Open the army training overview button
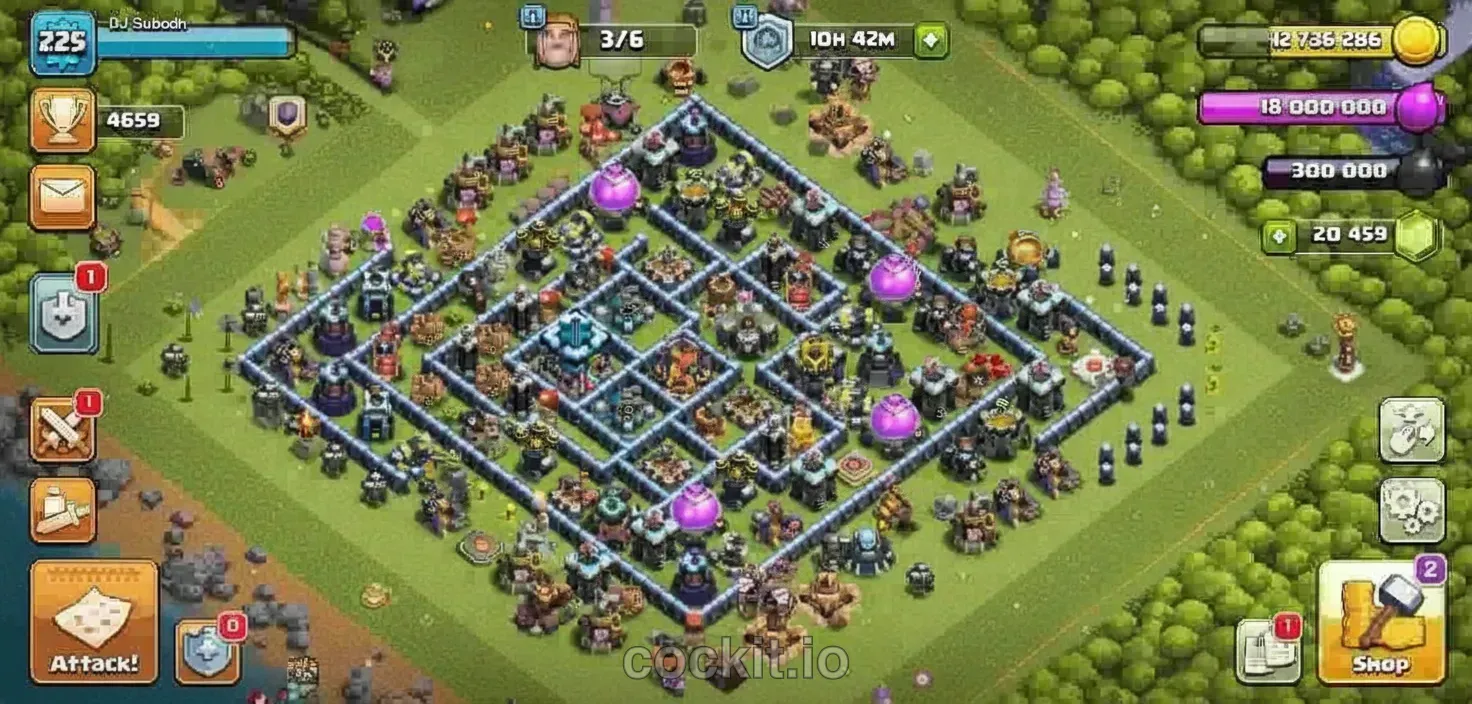The height and width of the screenshot is (704, 1472). pos(62,510)
